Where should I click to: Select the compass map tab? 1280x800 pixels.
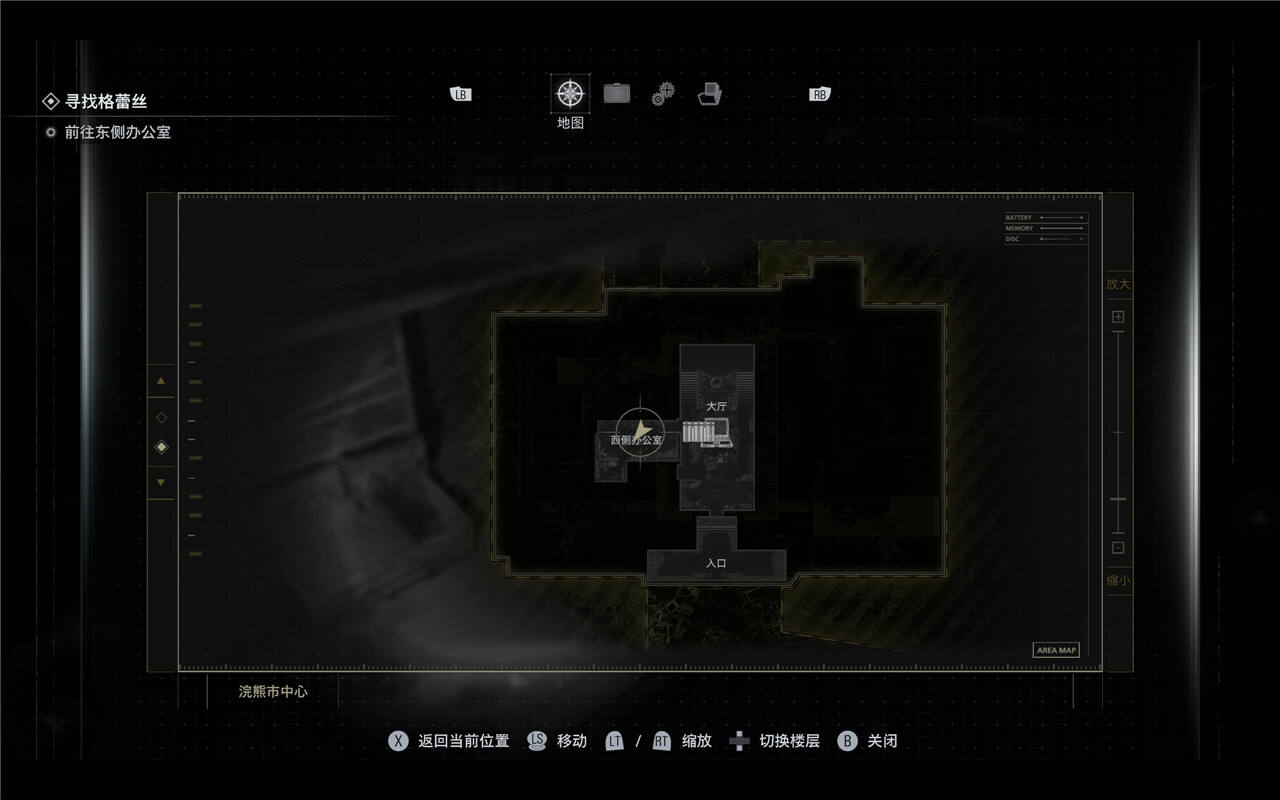[x=570, y=94]
